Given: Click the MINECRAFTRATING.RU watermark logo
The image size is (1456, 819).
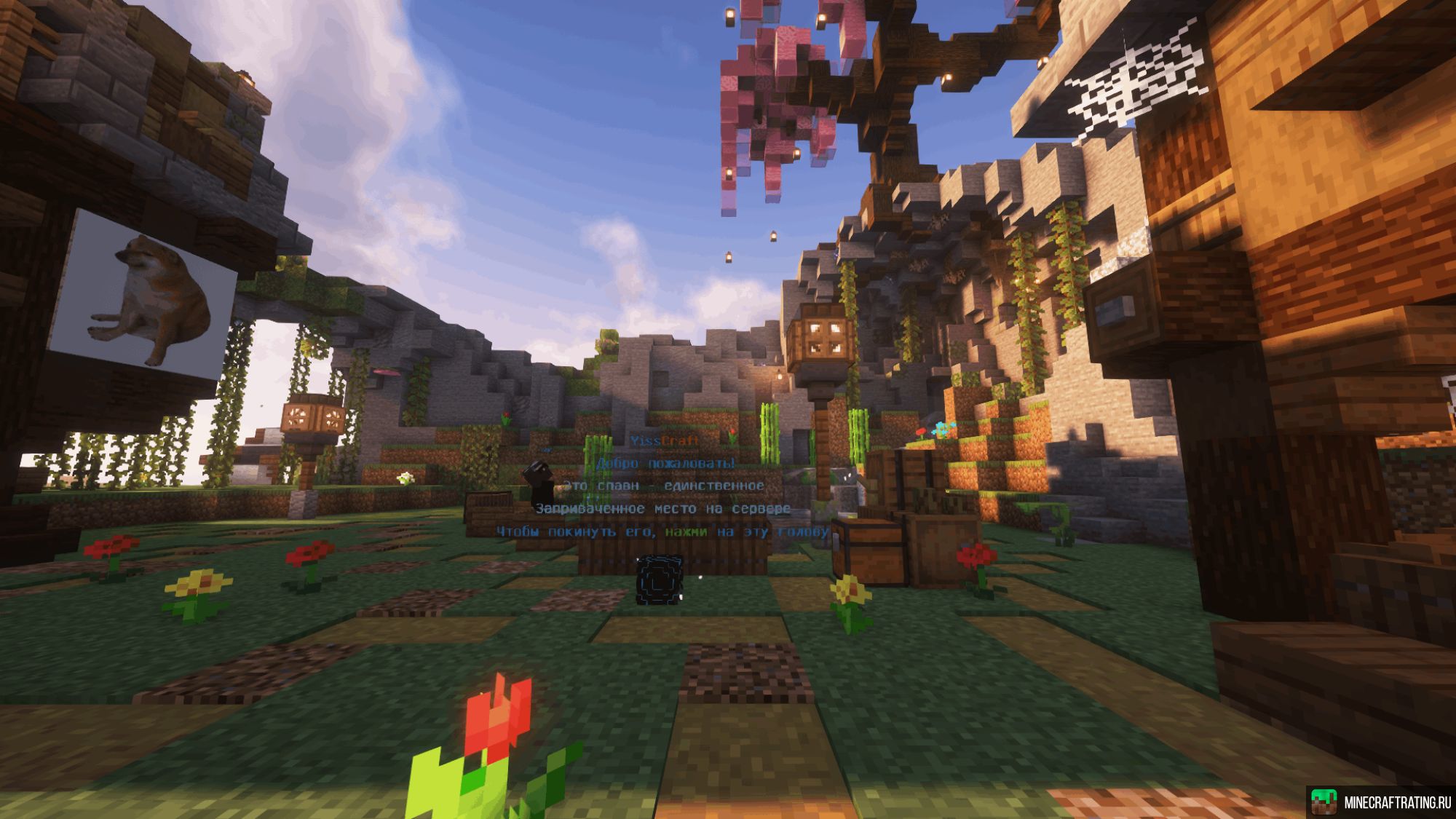Looking at the screenshot, I should pyautogui.click(x=1380, y=802).
